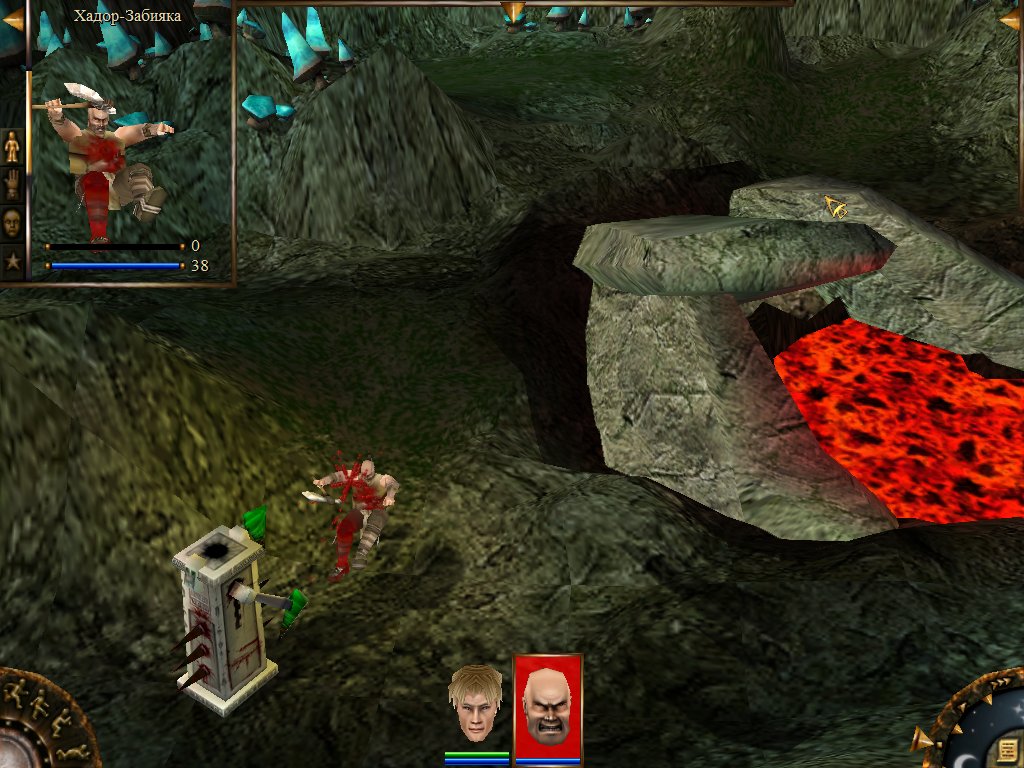Click the gold arrow on the clock dial

coord(921,741)
